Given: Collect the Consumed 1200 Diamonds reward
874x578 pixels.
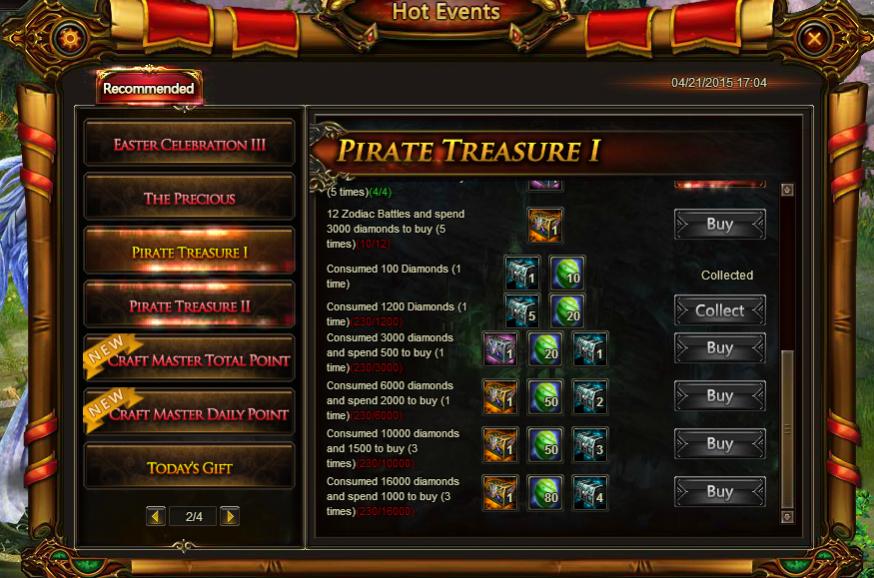Looking at the screenshot, I should (720, 311).
